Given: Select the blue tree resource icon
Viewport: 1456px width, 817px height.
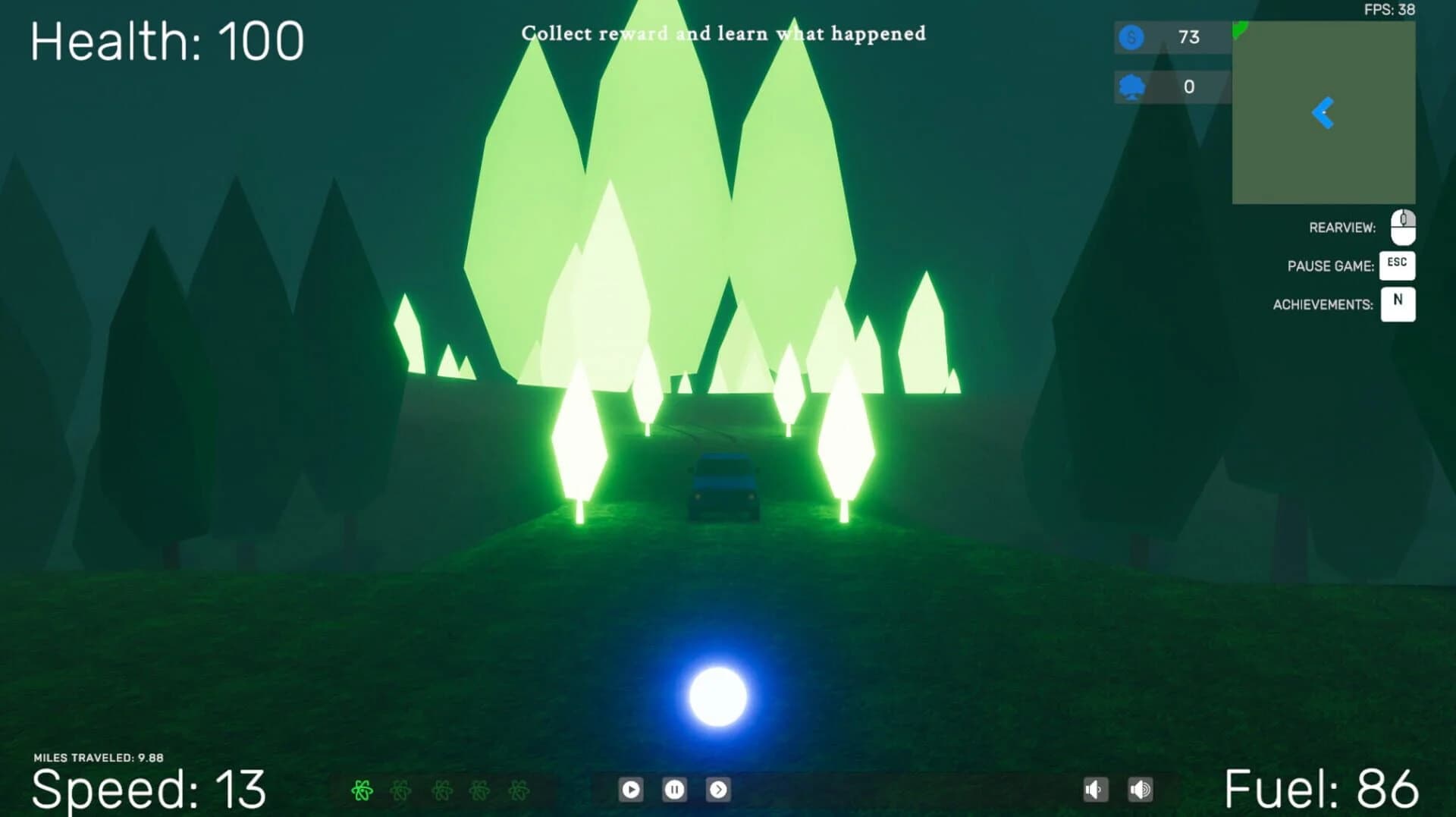Looking at the screenshot, I should coord(1131,86).
